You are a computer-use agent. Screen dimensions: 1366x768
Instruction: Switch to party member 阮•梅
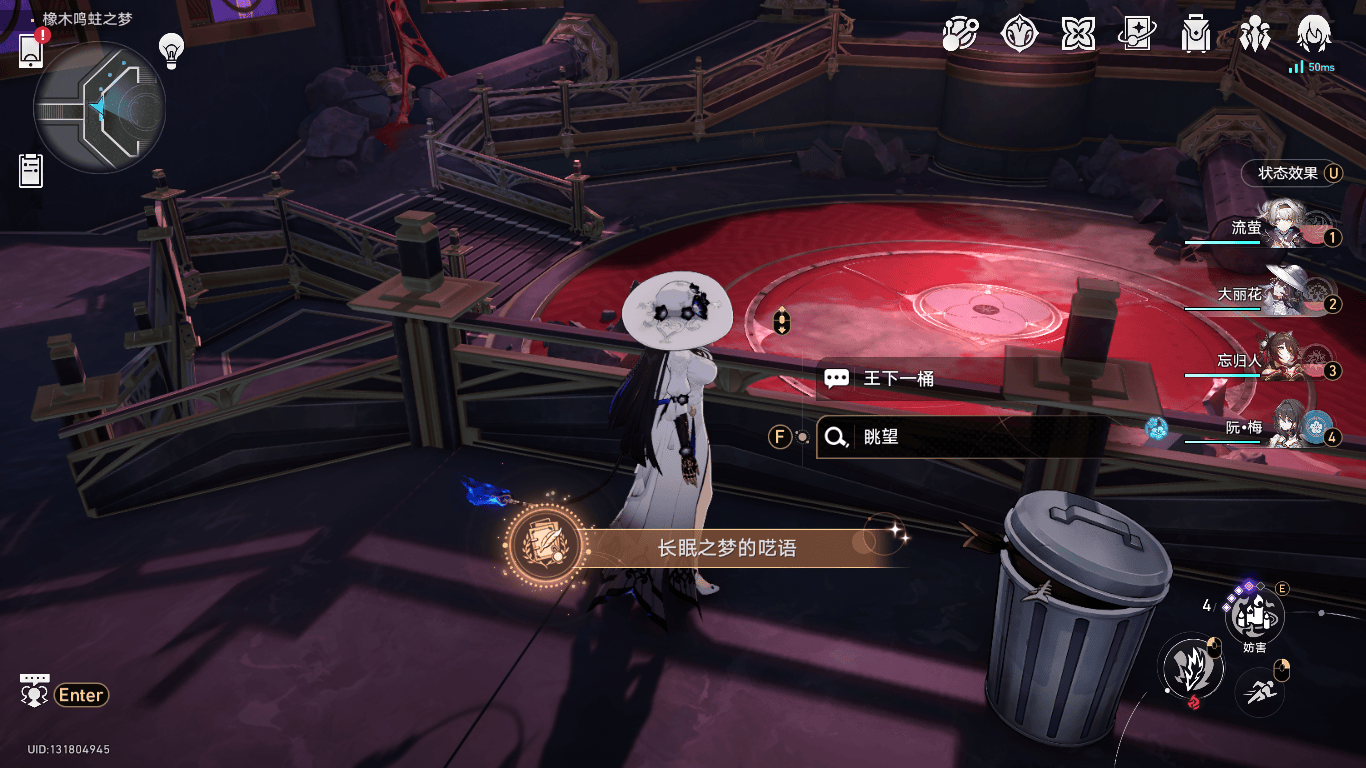(x=1270, y=427)
